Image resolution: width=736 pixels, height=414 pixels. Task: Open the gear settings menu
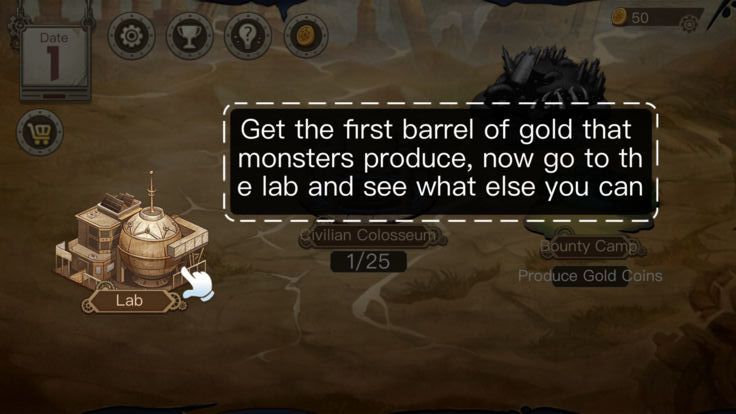tap(131, 37)
